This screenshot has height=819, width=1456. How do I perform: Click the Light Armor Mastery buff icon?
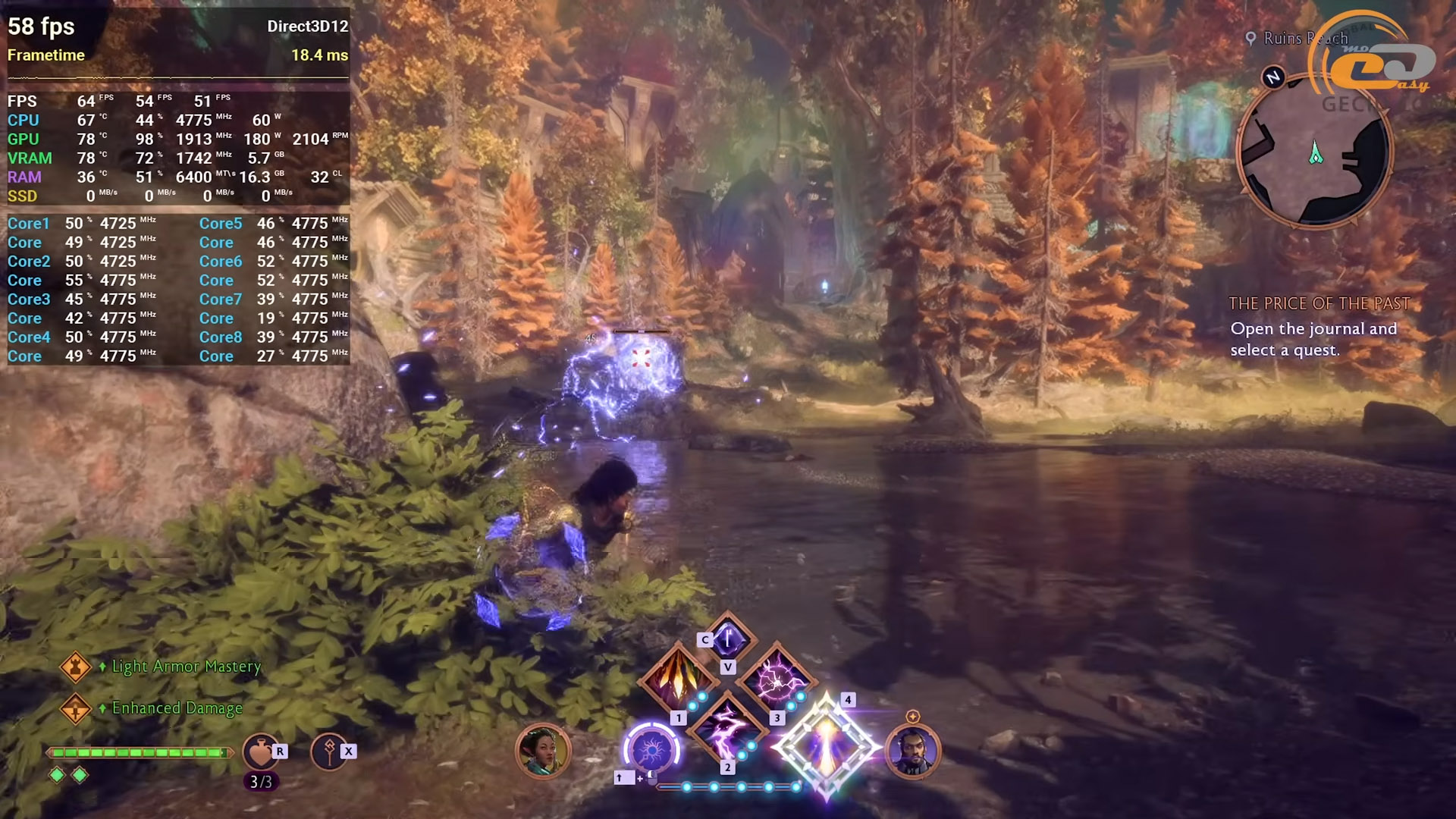click(x=75, y=667)
